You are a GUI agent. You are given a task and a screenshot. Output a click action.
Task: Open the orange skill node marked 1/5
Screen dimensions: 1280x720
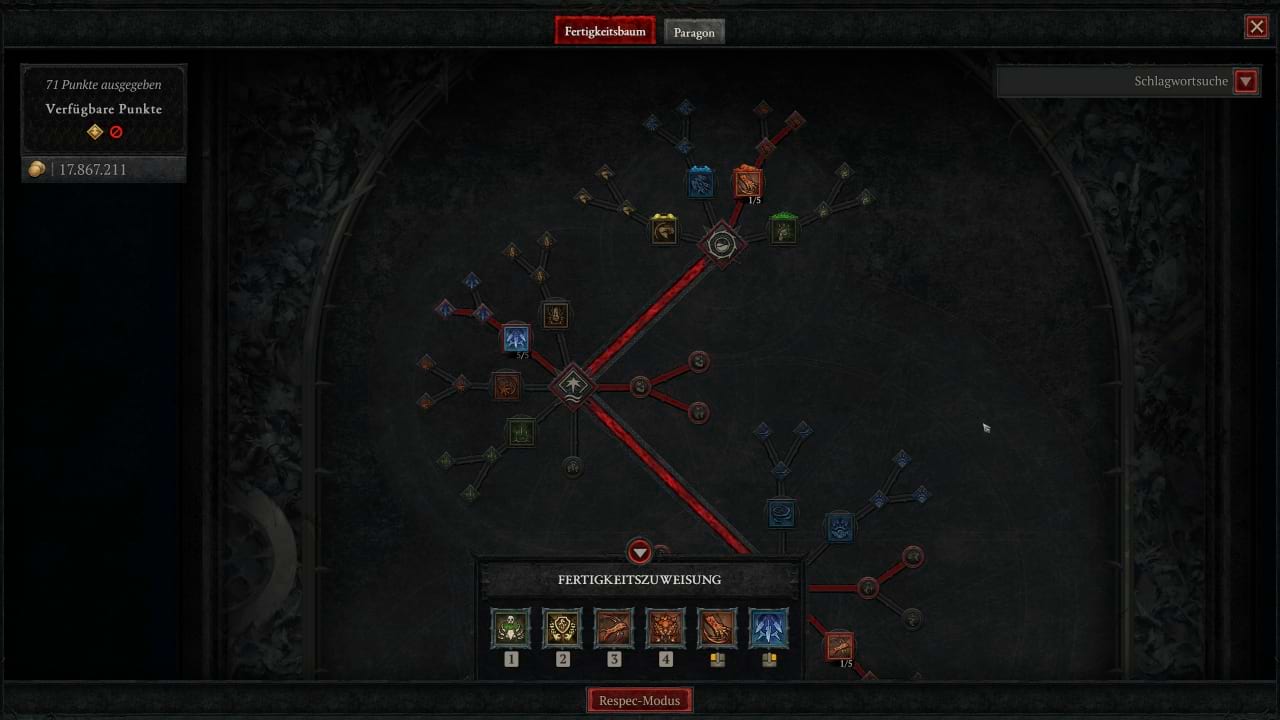click(748, 182)
